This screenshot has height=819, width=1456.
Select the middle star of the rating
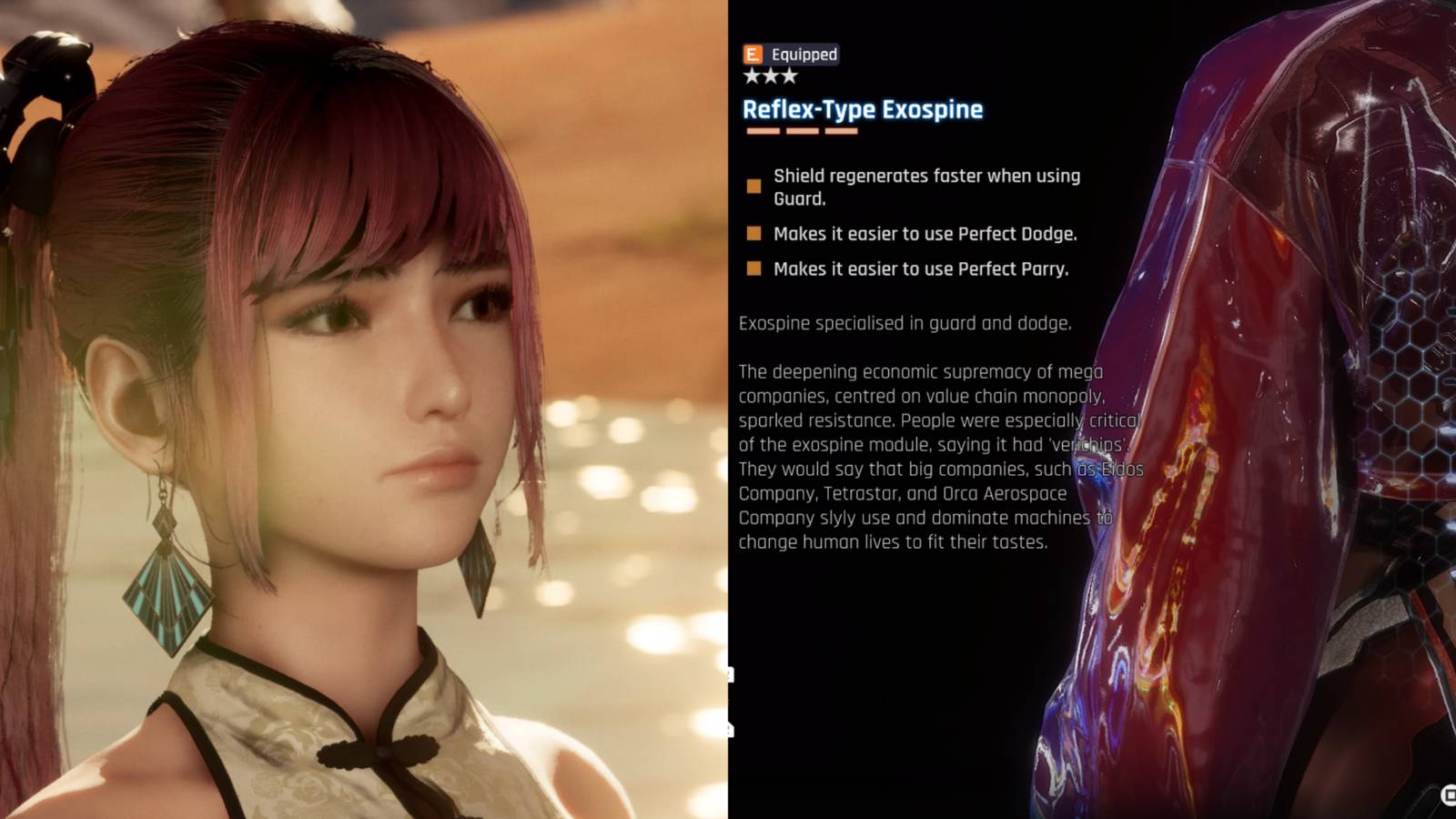[x=770, y=76]
